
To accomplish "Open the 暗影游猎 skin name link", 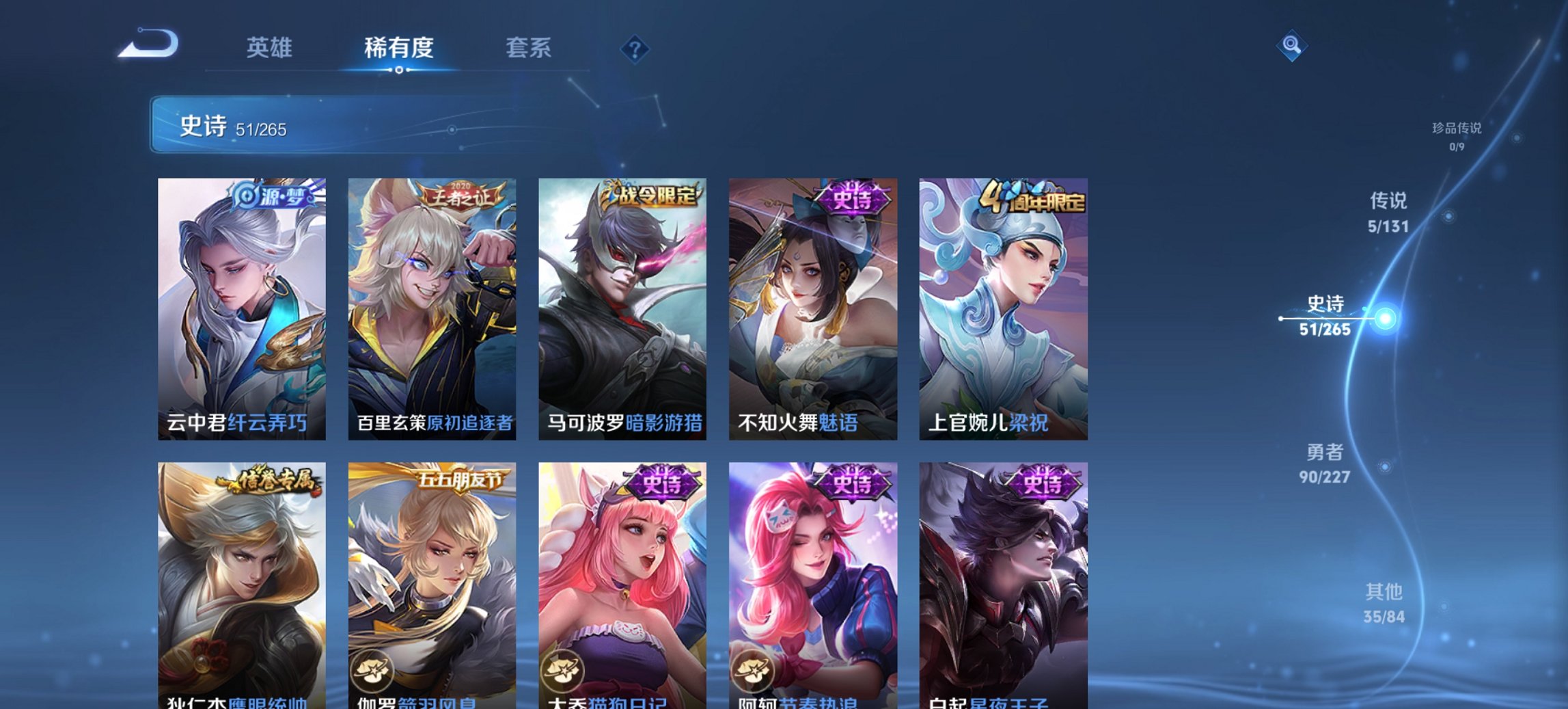I will point(666,420).
